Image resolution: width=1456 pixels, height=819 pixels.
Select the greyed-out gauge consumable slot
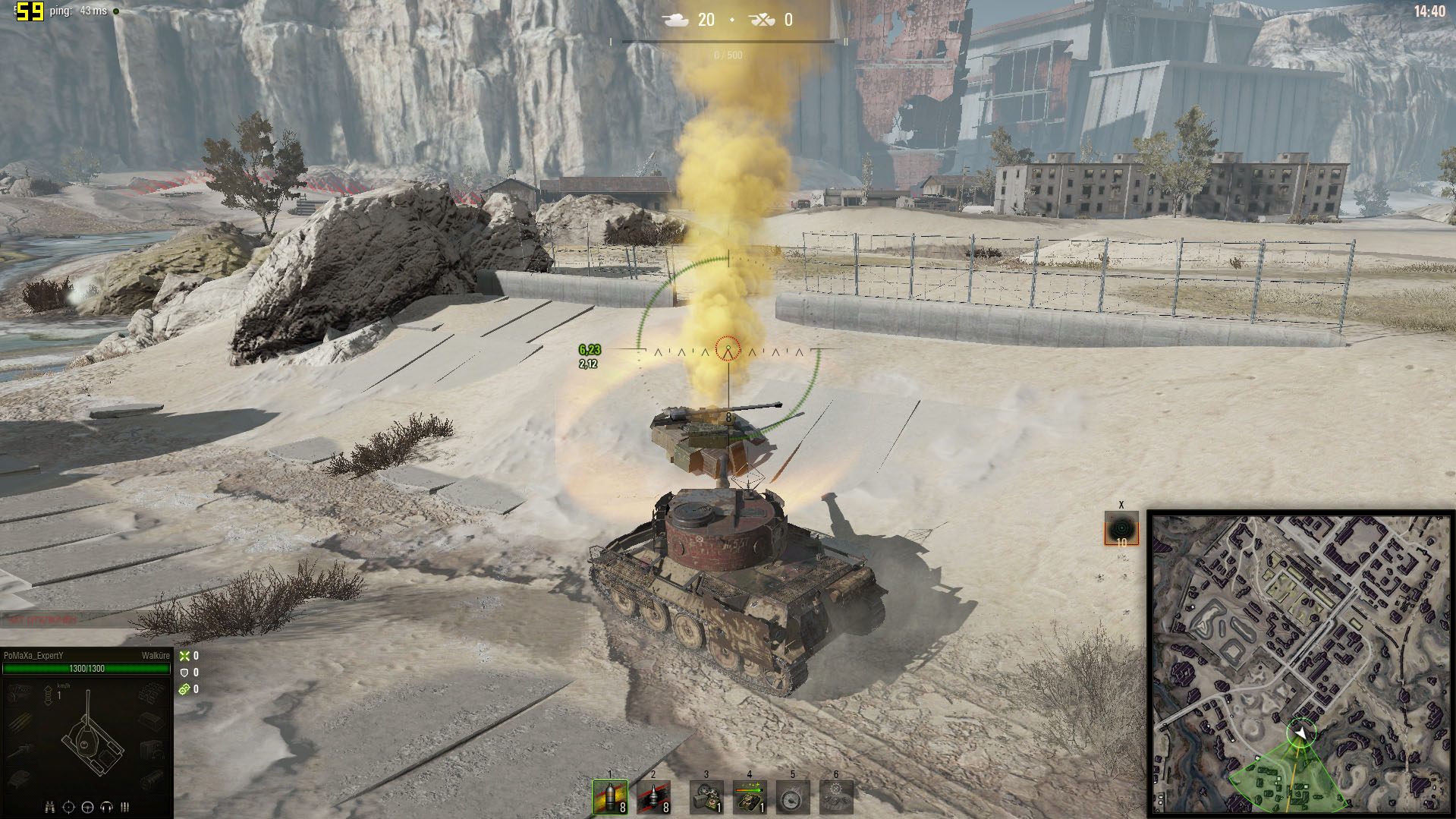point(792,797)
